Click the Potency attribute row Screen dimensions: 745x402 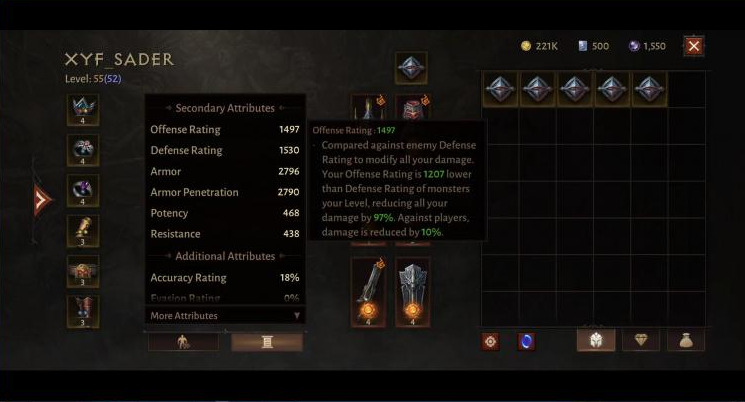click(x=224, y=213)
